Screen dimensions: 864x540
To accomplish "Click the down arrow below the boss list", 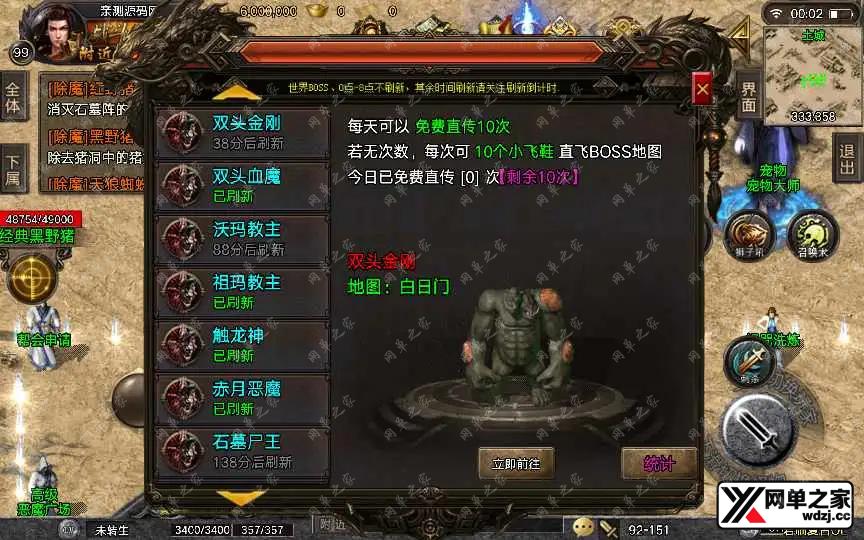I will click(x=241, y=496).
